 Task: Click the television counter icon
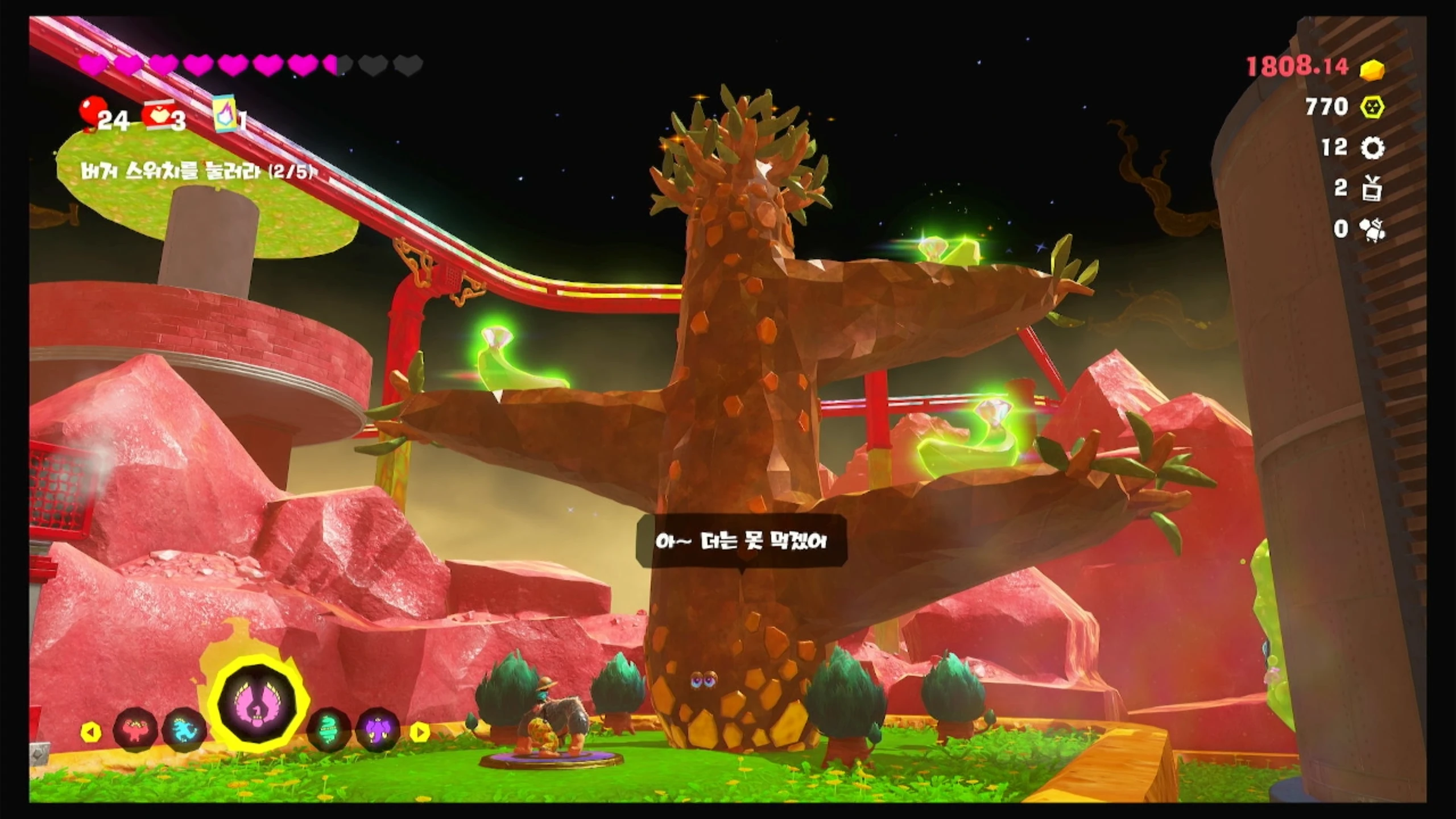[1372, 188]
